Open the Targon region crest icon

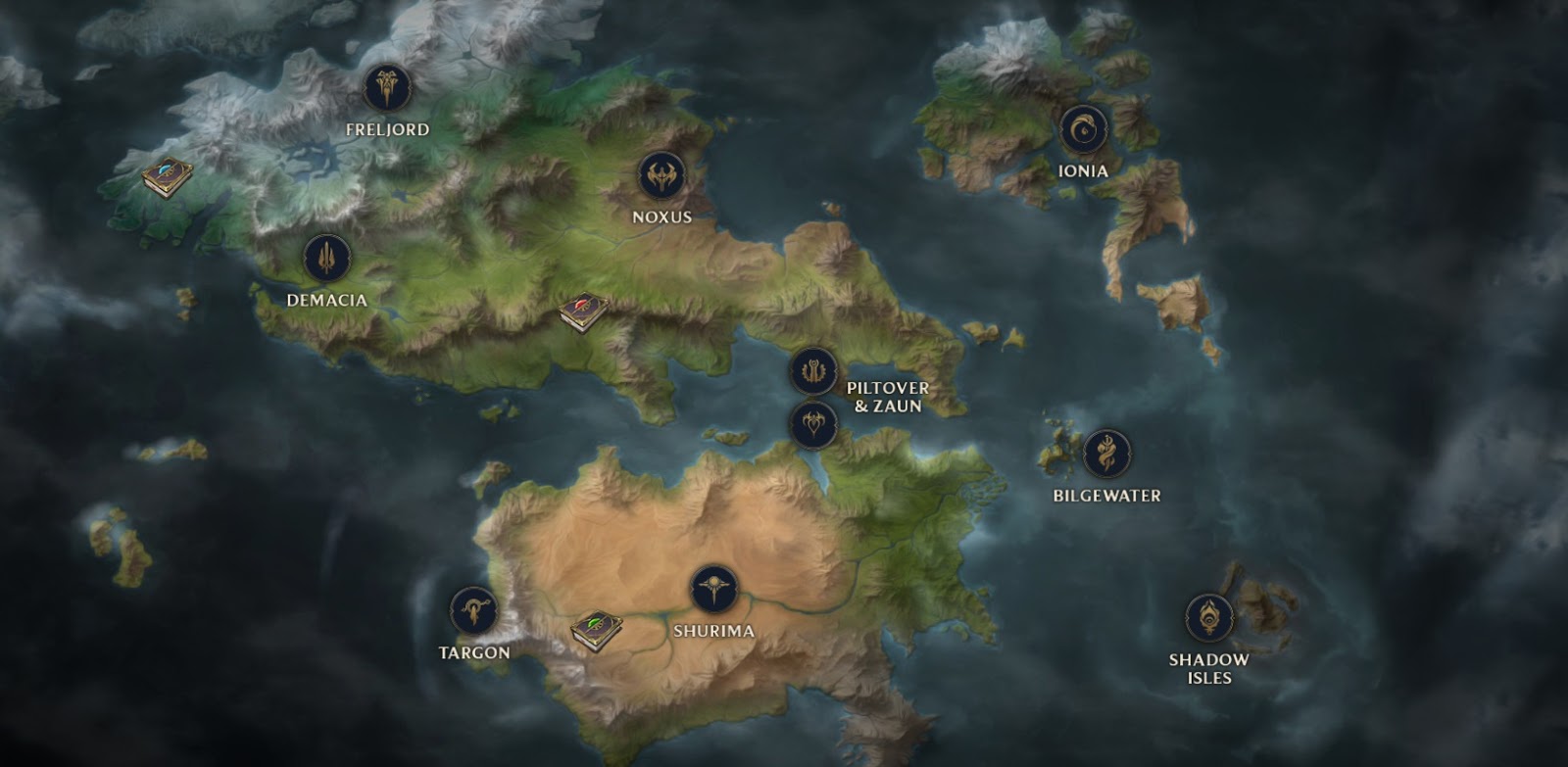(x=472, y=608)
